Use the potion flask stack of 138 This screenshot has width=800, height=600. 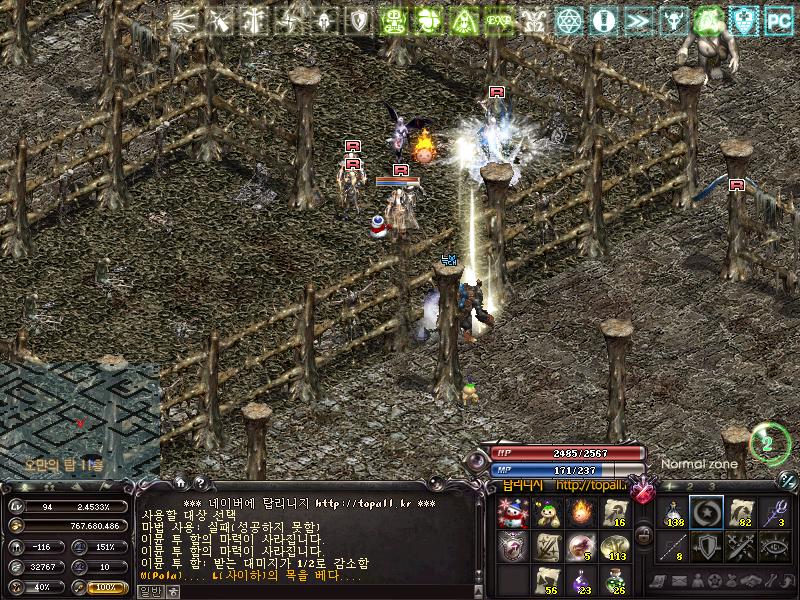(672, 513)
